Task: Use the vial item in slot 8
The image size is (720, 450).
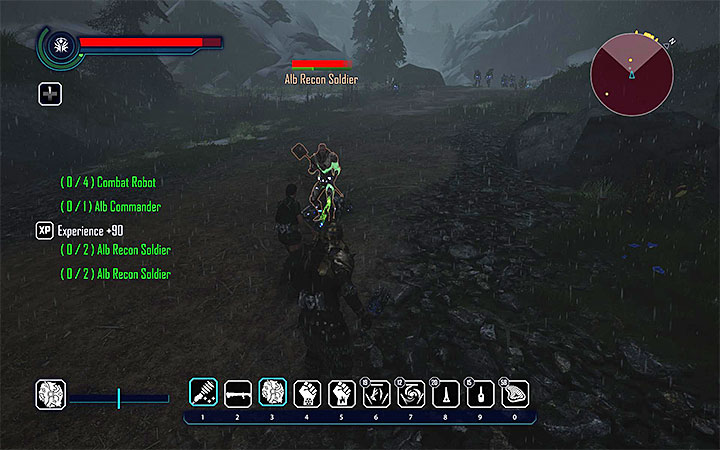Action: (445, 393)
